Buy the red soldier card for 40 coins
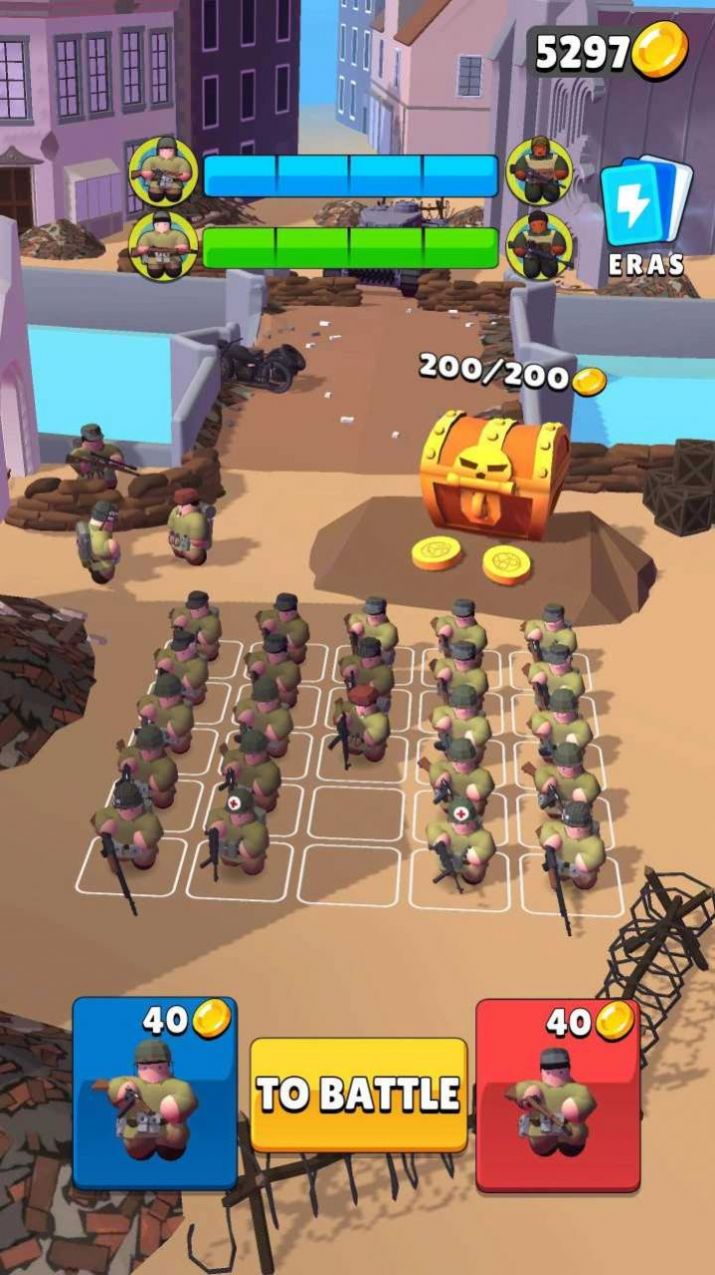Screen dimensions: 715x1275 pyautogui.click(x=557, y=1094)
